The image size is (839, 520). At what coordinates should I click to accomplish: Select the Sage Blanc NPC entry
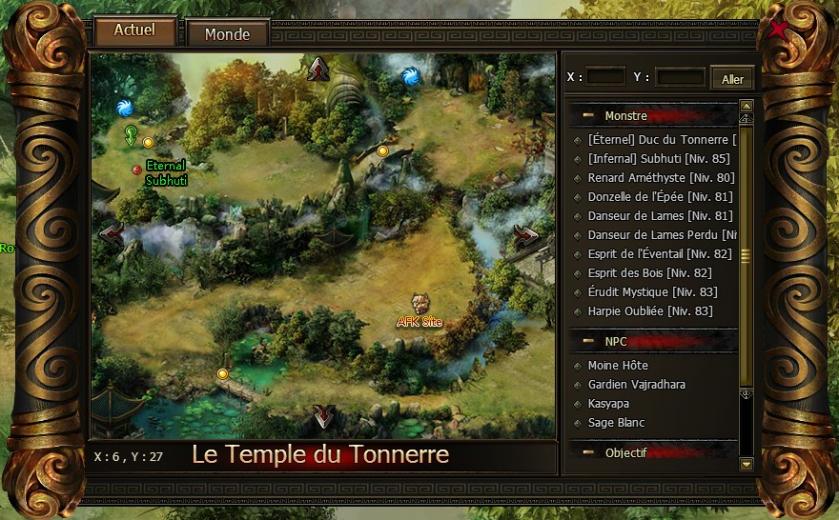pyautogui.click(x=616, y=422)
